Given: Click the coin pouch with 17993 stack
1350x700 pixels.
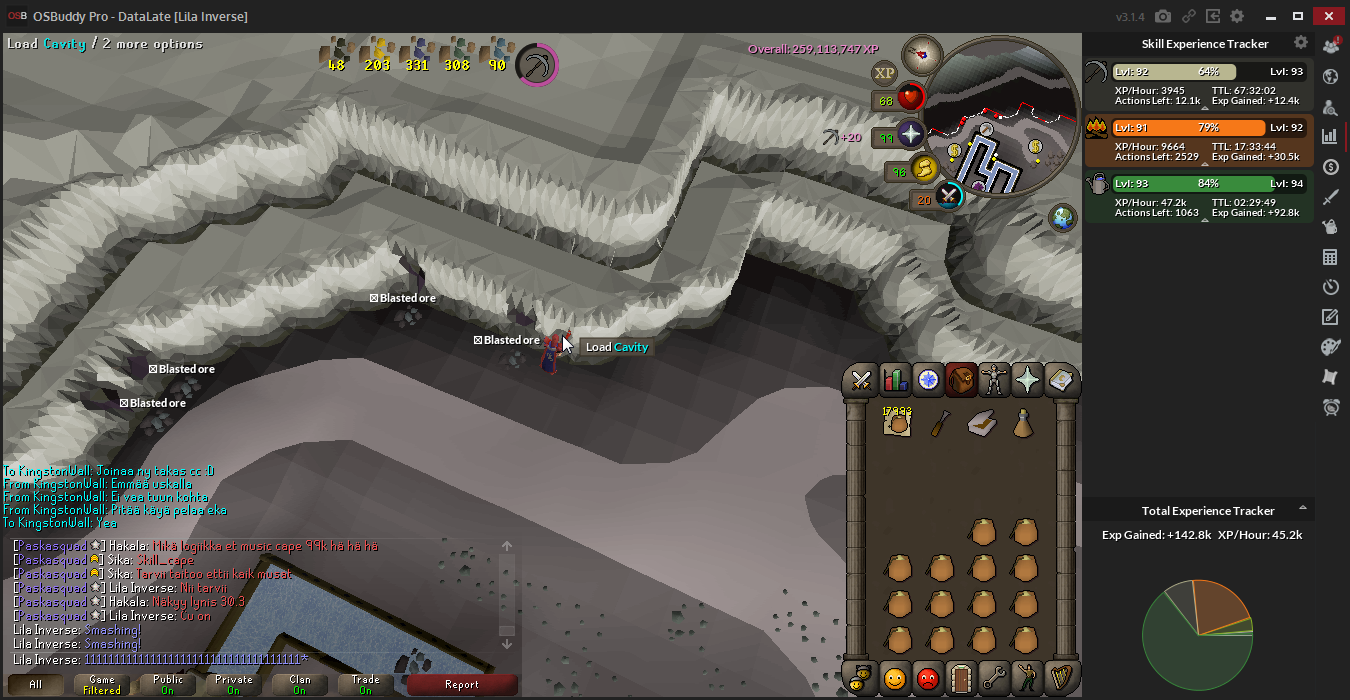Looking at the screenshot, I should pos(897,422).
